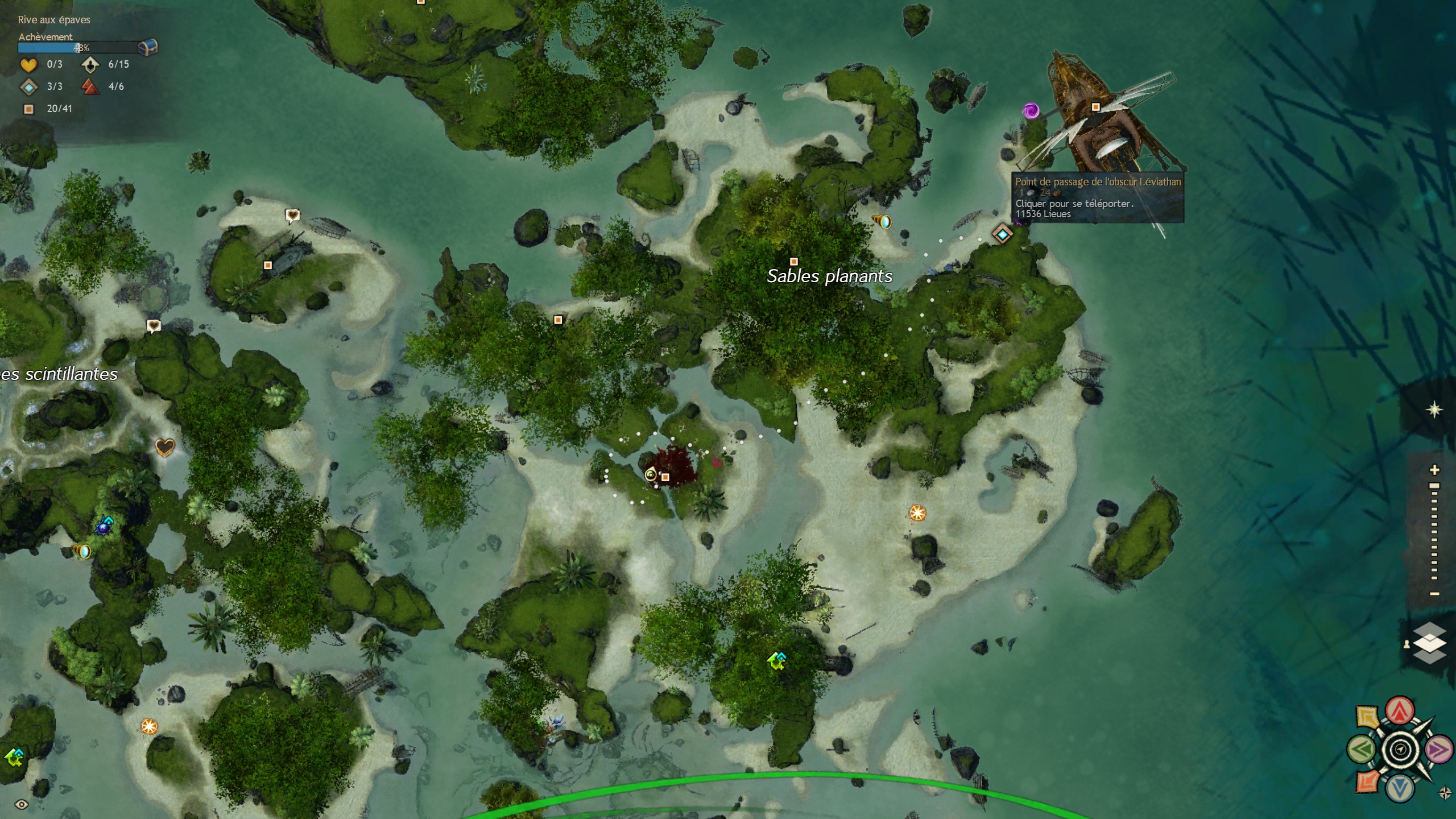Click the vista marker beside the waypoint
The height and width of the screenshot is (819, 1456).
(882, 221)
